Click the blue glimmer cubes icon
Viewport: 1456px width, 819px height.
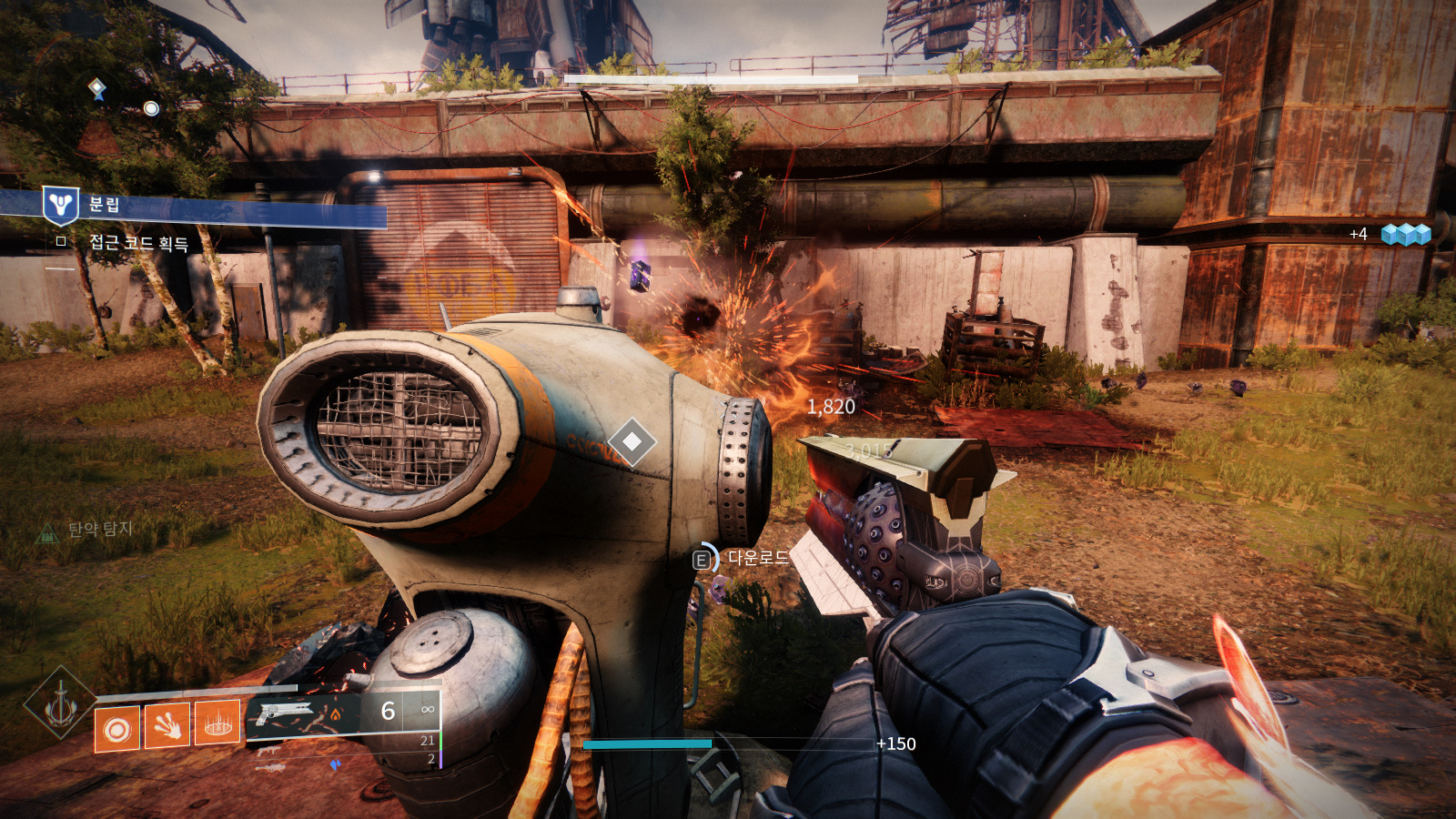(x=1406, y=235)
